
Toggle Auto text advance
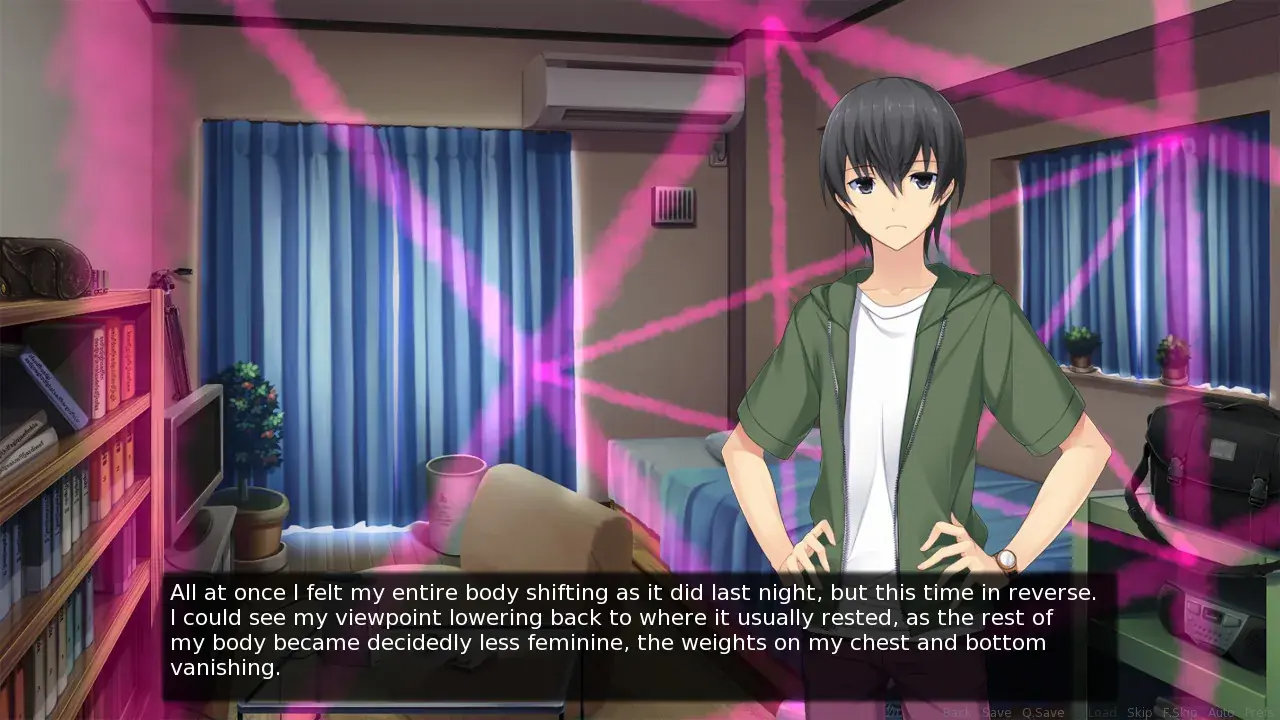(x=1221, y=712)
